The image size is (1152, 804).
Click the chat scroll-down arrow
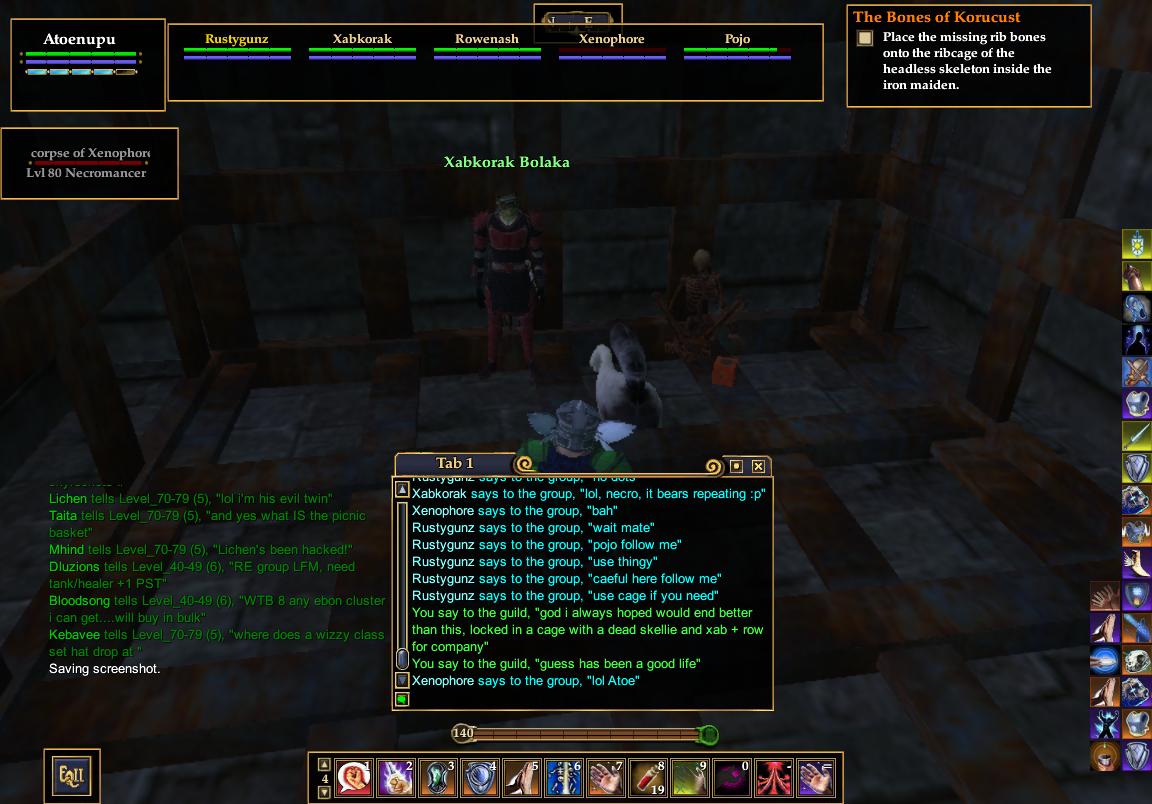tap(402, 680)
